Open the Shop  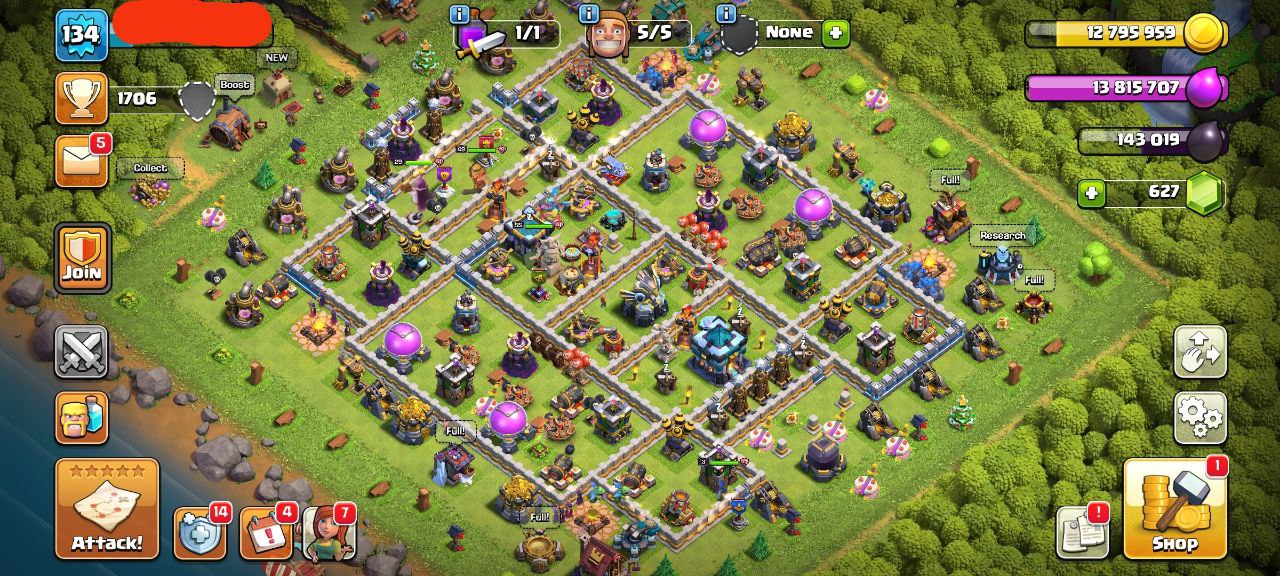[1175, 509]
